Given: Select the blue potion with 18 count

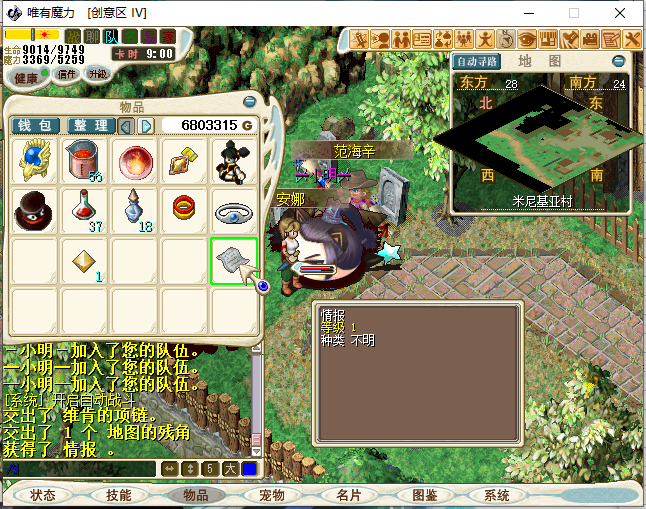Looking at the screenshot, I should point(135,209).
